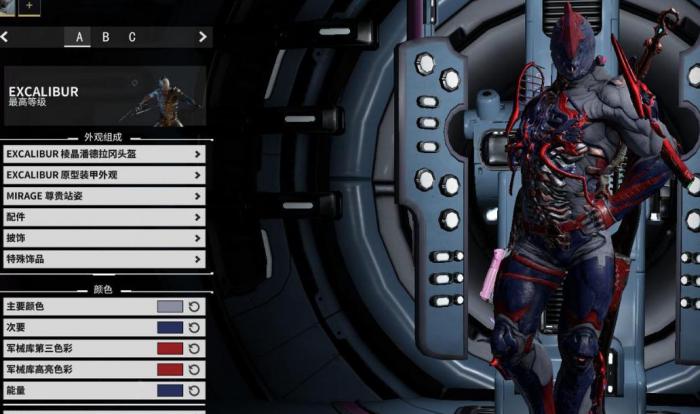The width and height of the screenshot is (700, 414).
Task: Click the left arrow beside config tabs
Action: [x=5, y=37]
